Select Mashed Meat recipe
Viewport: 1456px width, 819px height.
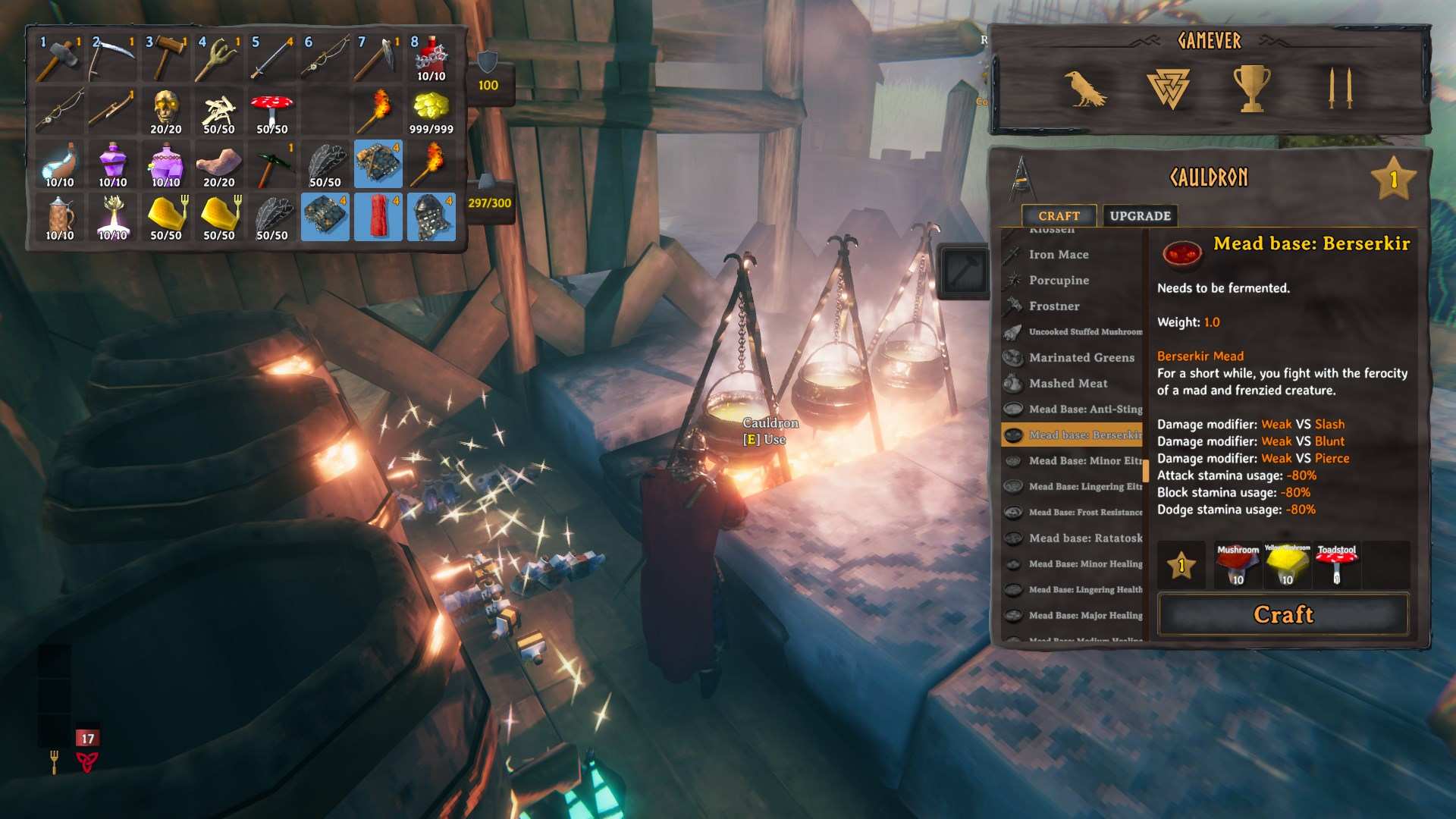pyautogui.click(x=1068, y=384)
